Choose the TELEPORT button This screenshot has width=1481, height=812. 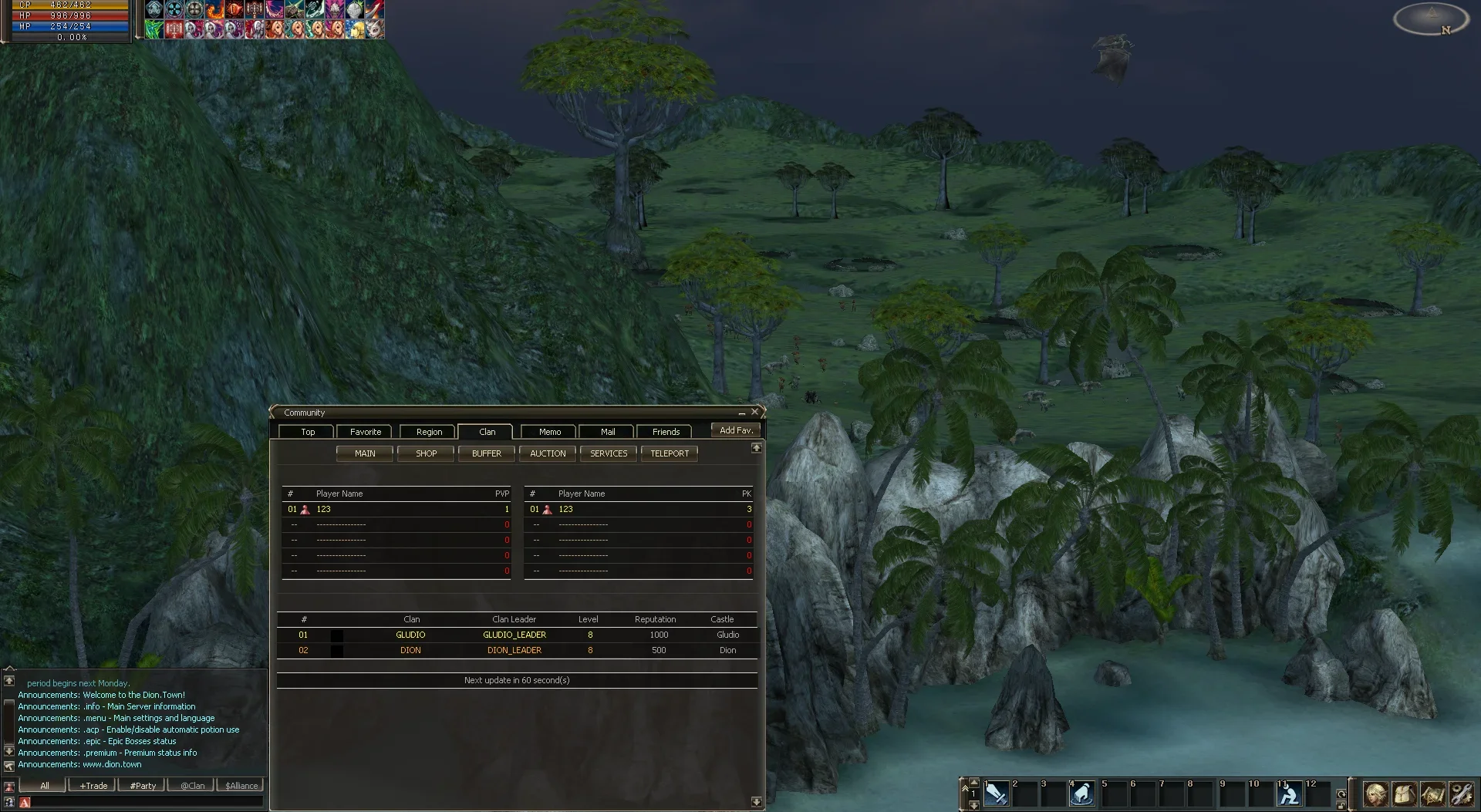coord(669,453)
